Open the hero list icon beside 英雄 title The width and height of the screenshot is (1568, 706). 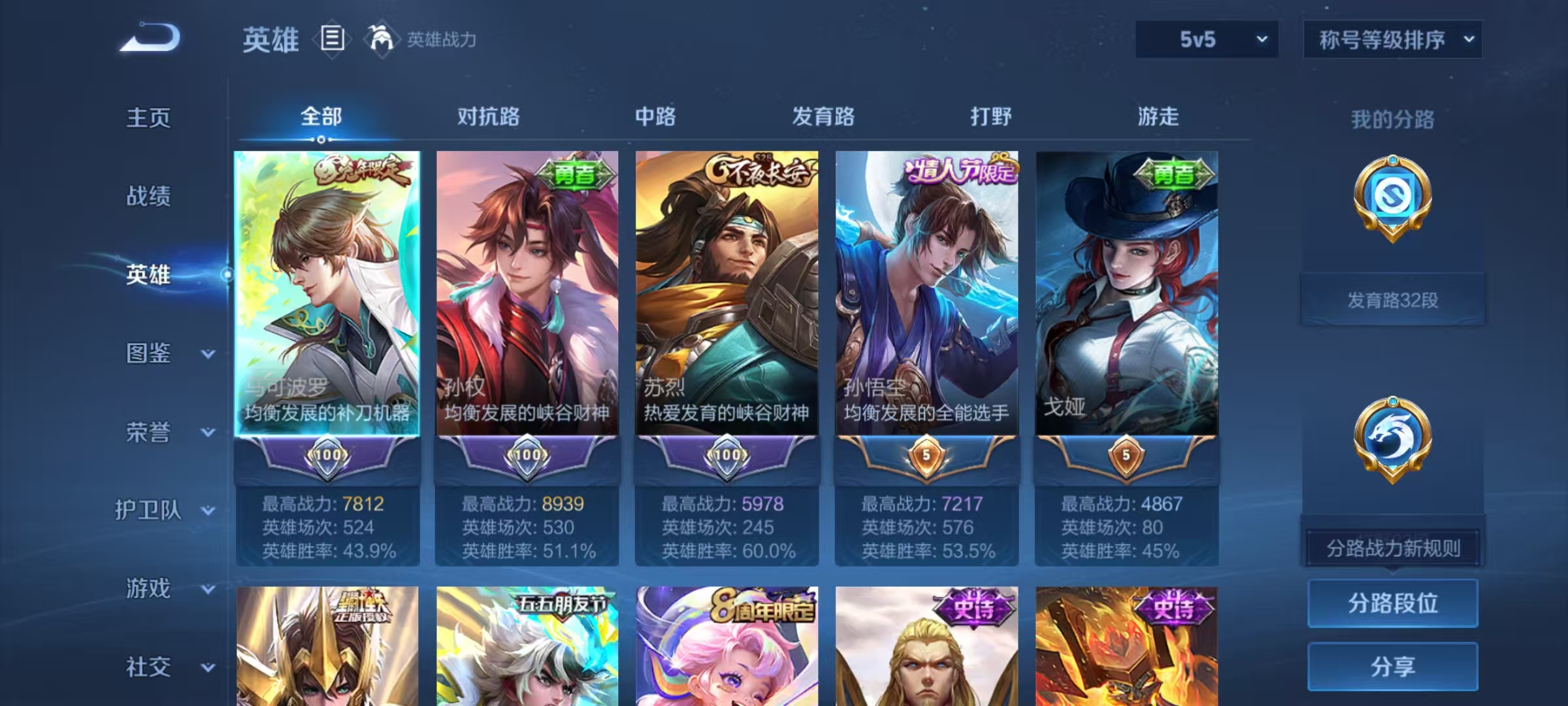332,41
